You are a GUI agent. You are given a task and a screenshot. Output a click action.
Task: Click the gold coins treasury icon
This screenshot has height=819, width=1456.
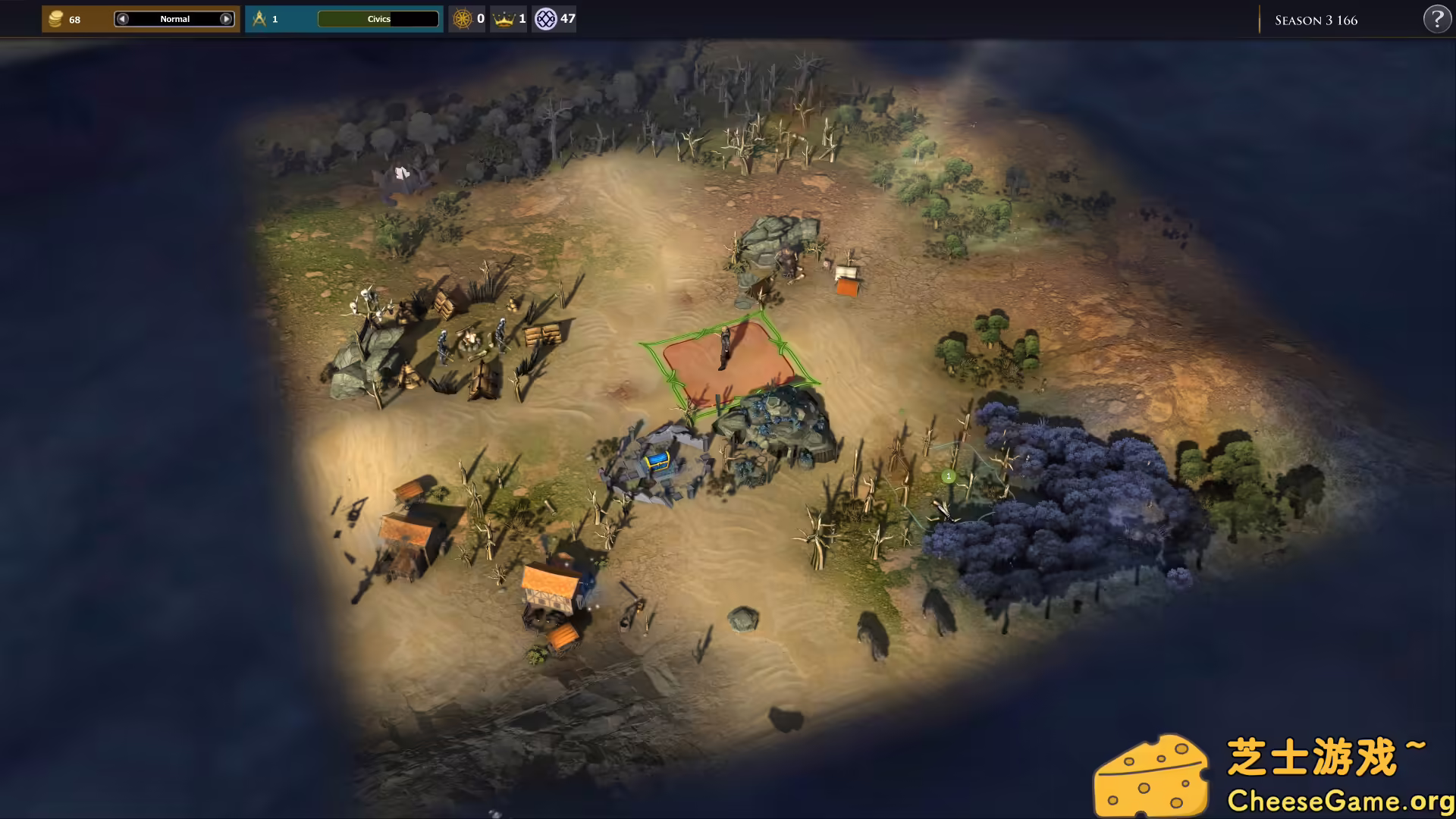point(55,19)
